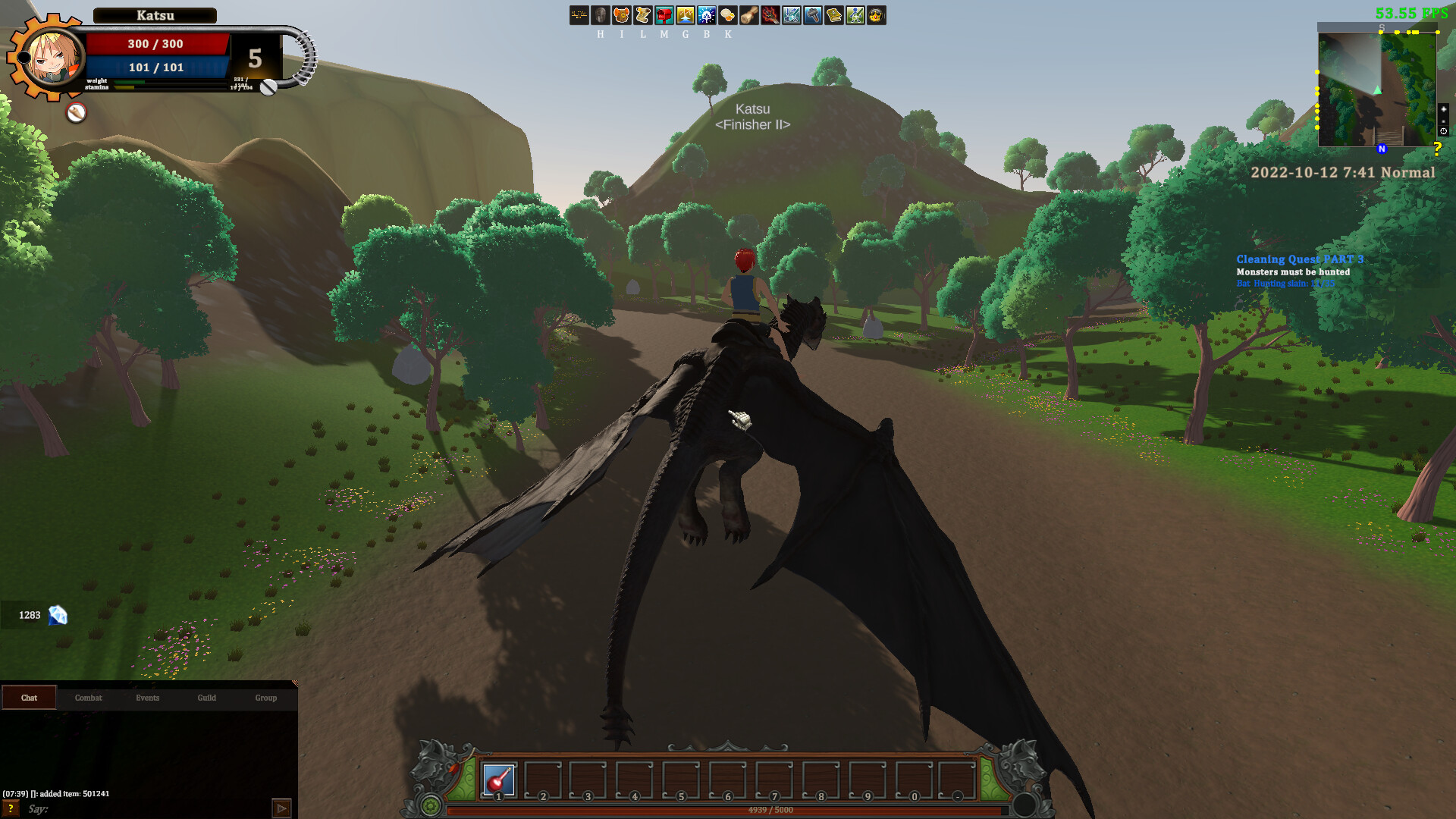Switch to the Combat chat tab

pyautogui.click(x=88, y=698)
